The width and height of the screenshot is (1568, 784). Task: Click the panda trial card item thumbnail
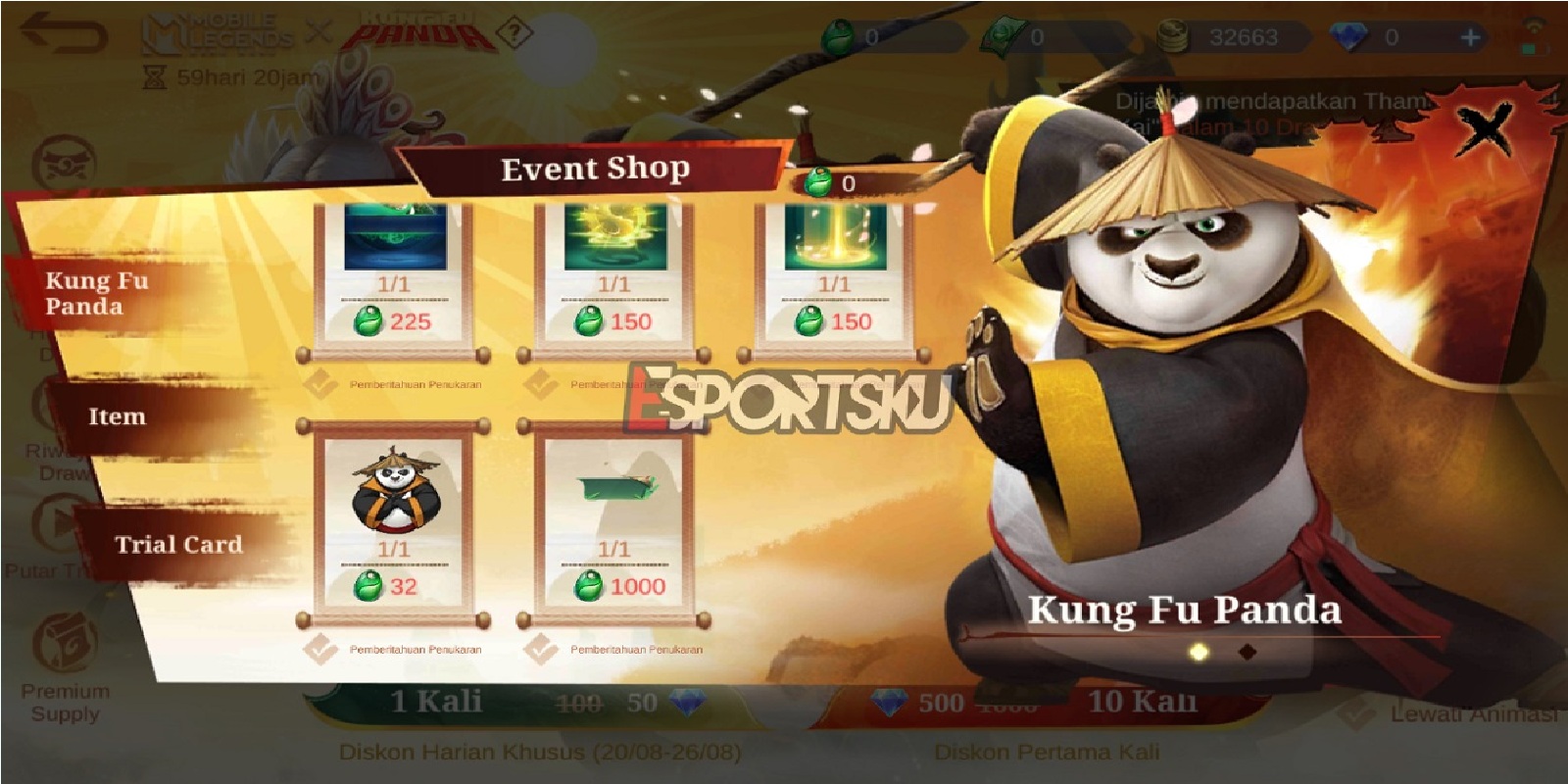coord(395,486)
